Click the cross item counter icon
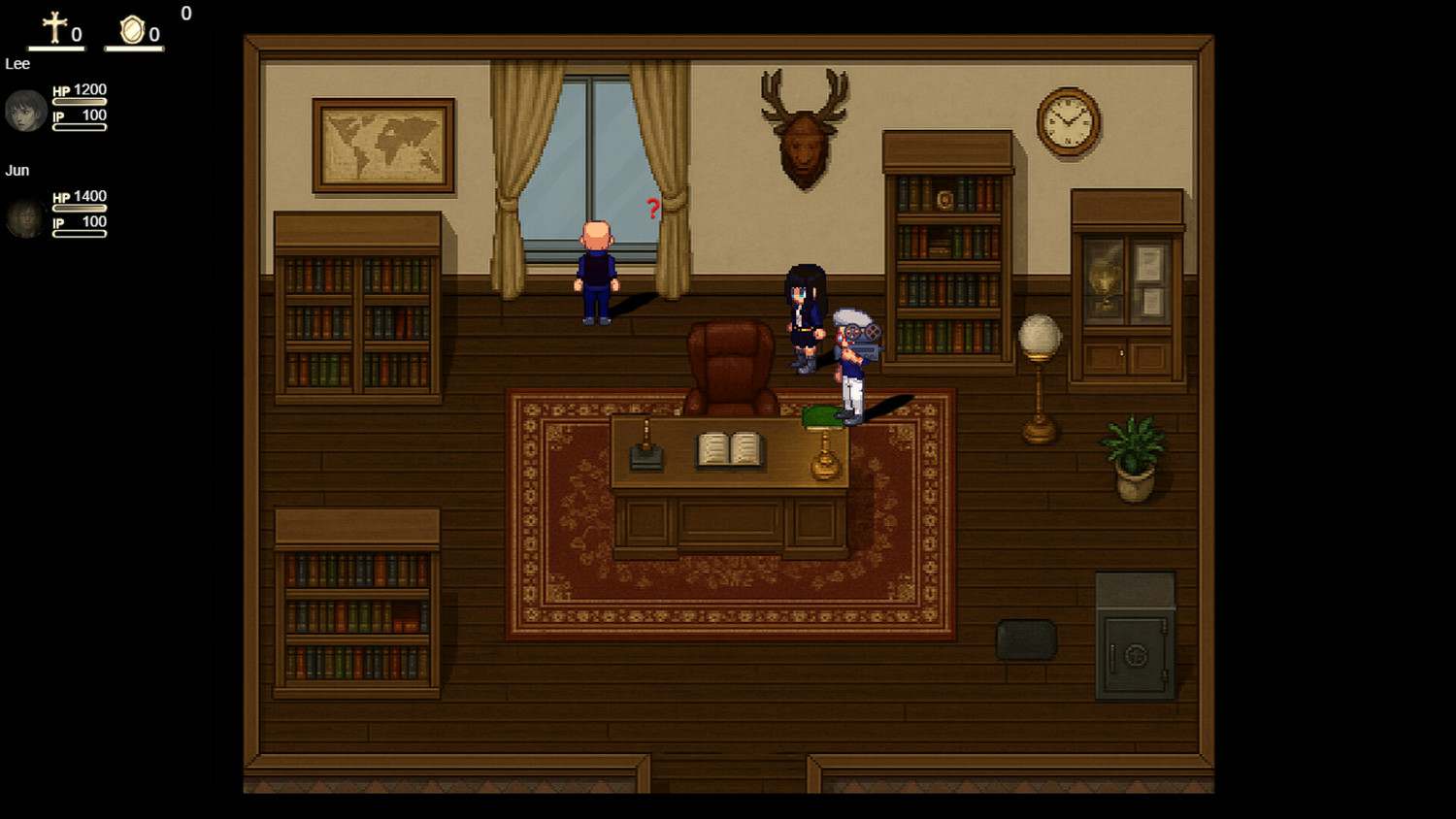The image size is (1456, 819). (54, 28)
